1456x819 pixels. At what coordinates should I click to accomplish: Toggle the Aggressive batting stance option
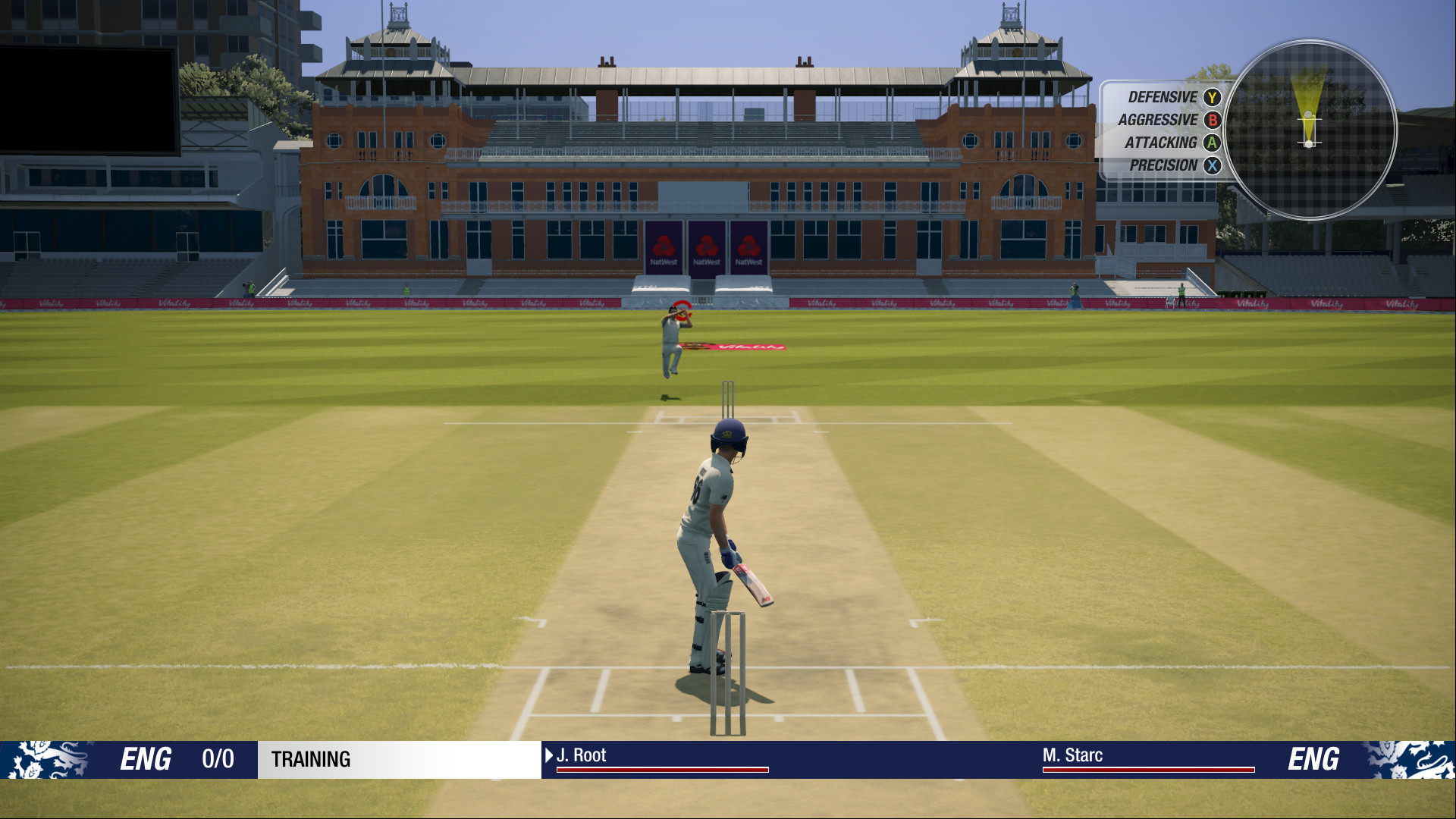(x=1156, y=119)
